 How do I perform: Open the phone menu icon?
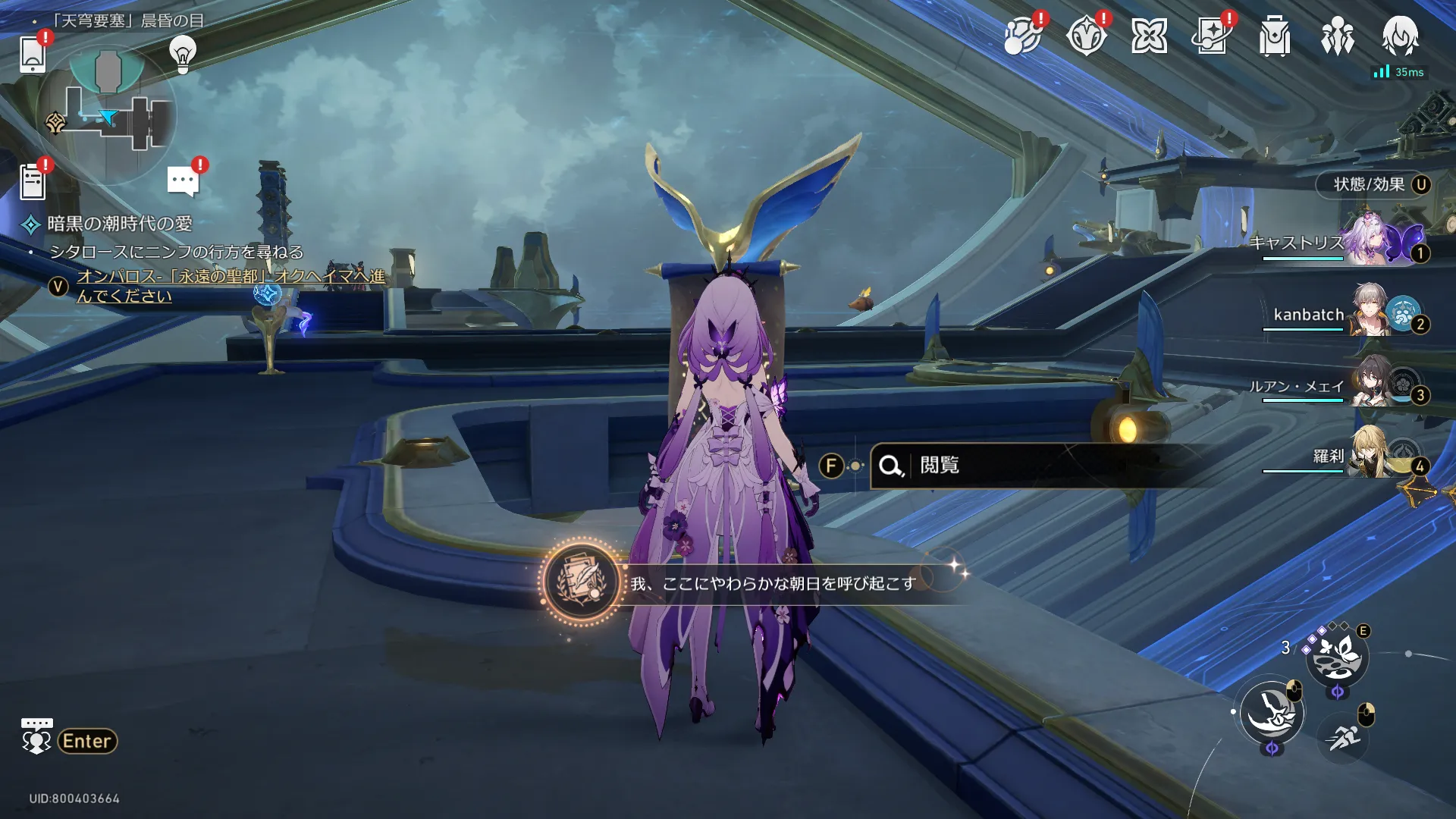point(33,55)
